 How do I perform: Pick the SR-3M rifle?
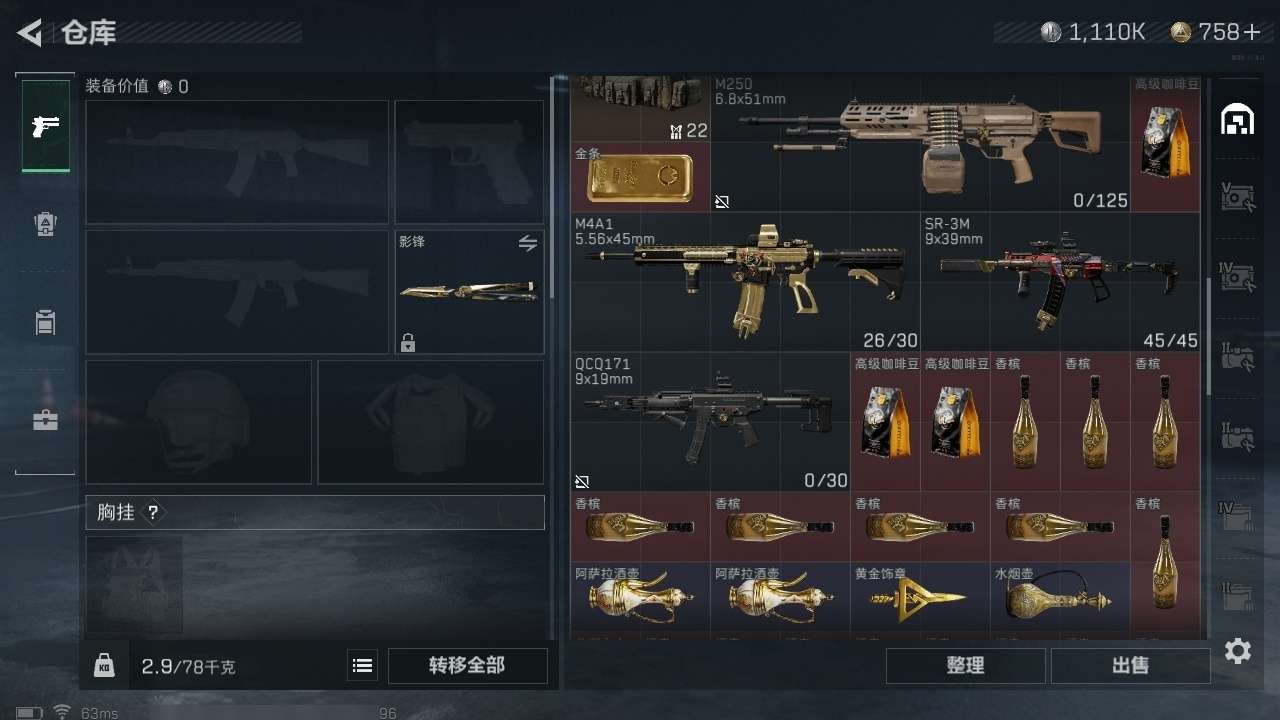1060,280
